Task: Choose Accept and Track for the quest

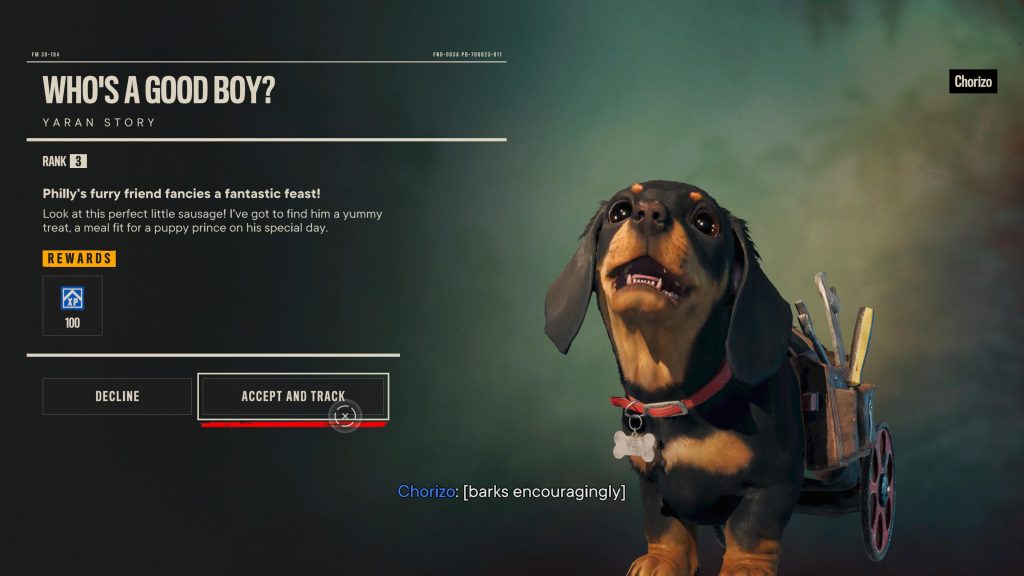Action: click(292, 396)
